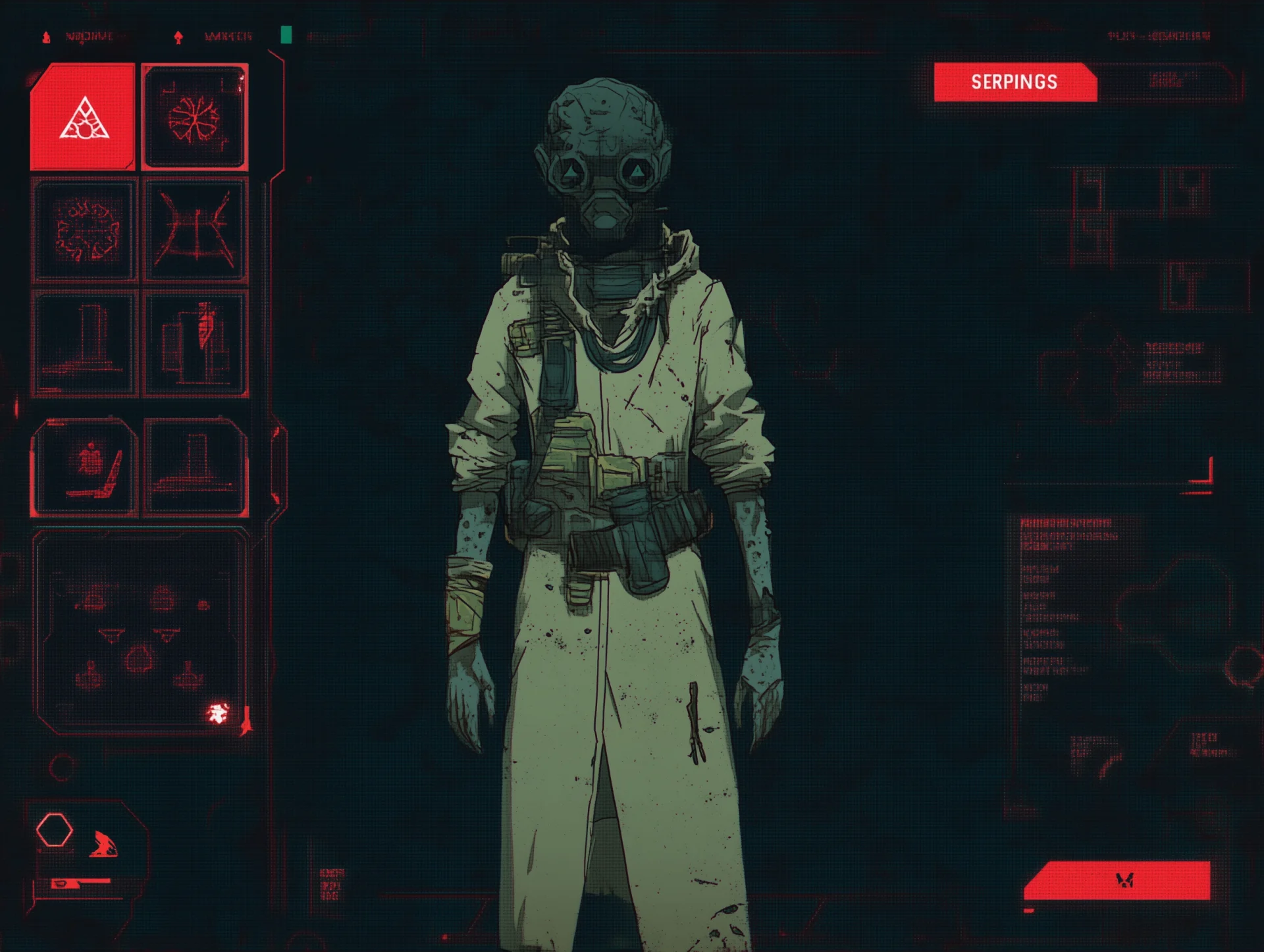1264x952 pixels.
Task: Pick the crossed lines frame slot
Action: point(195,230)
